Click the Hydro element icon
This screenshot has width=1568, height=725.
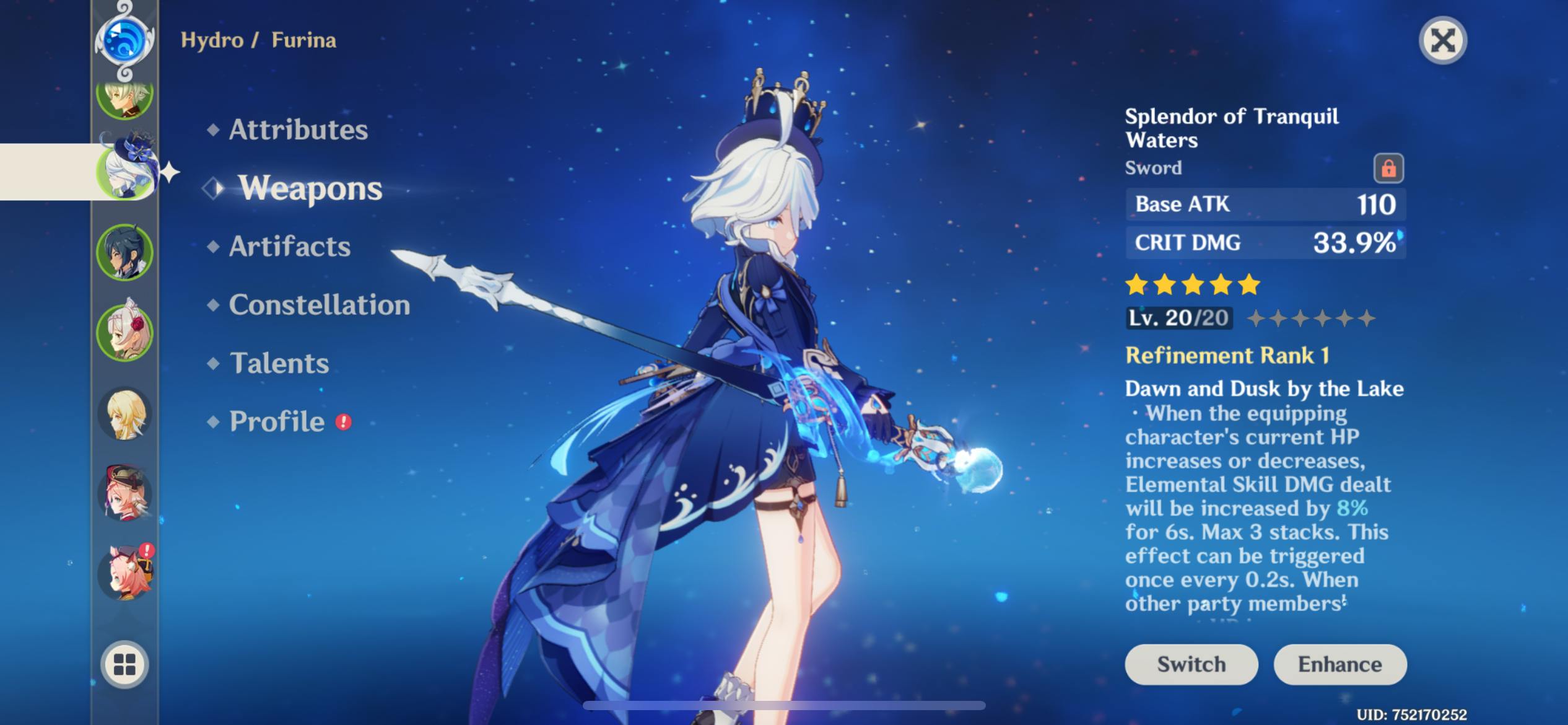coord(124,41)
